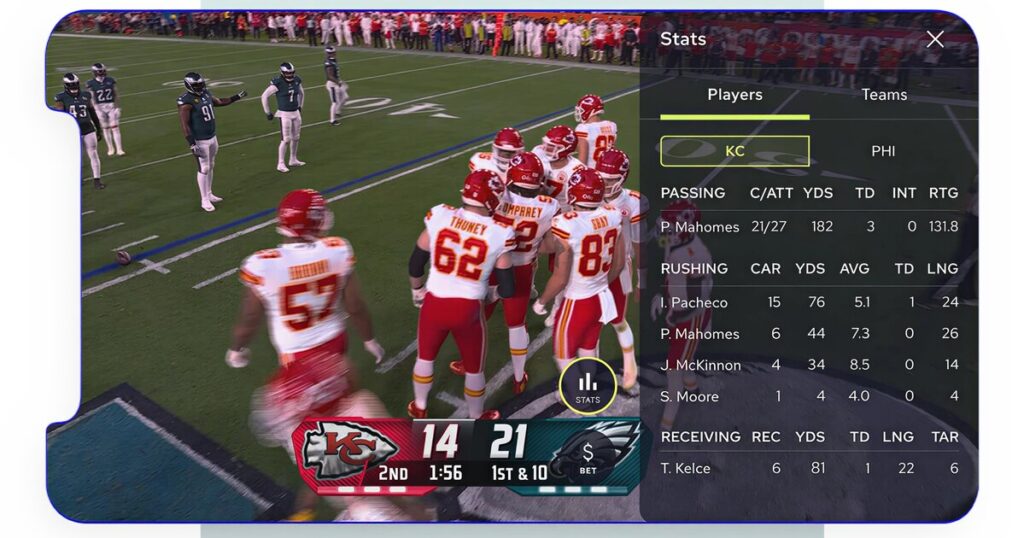Close the Stats panel
Screen dimensions: 1024x538
(x=935, y=39)
